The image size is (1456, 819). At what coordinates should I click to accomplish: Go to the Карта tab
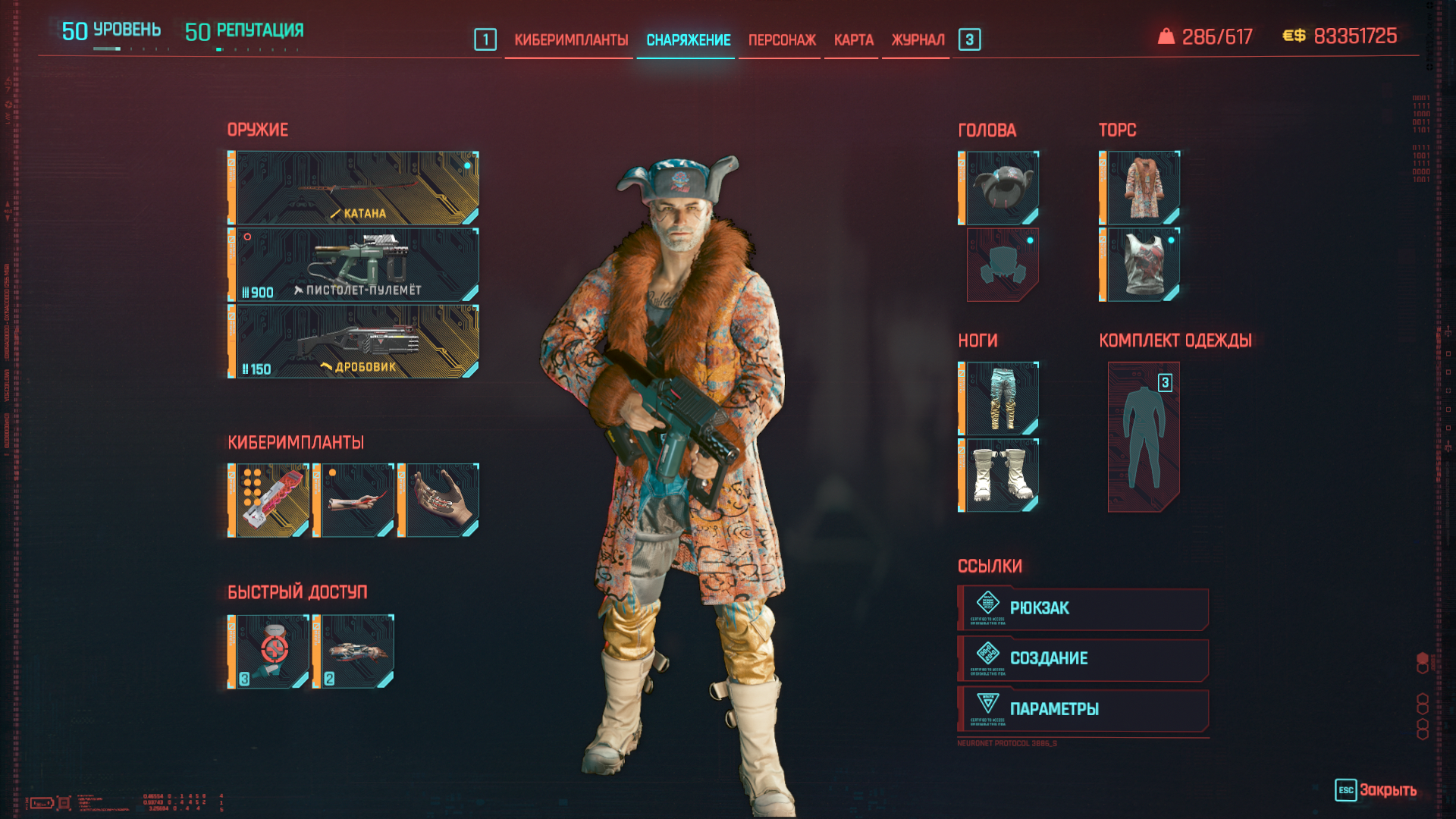[x=853, y=40]
